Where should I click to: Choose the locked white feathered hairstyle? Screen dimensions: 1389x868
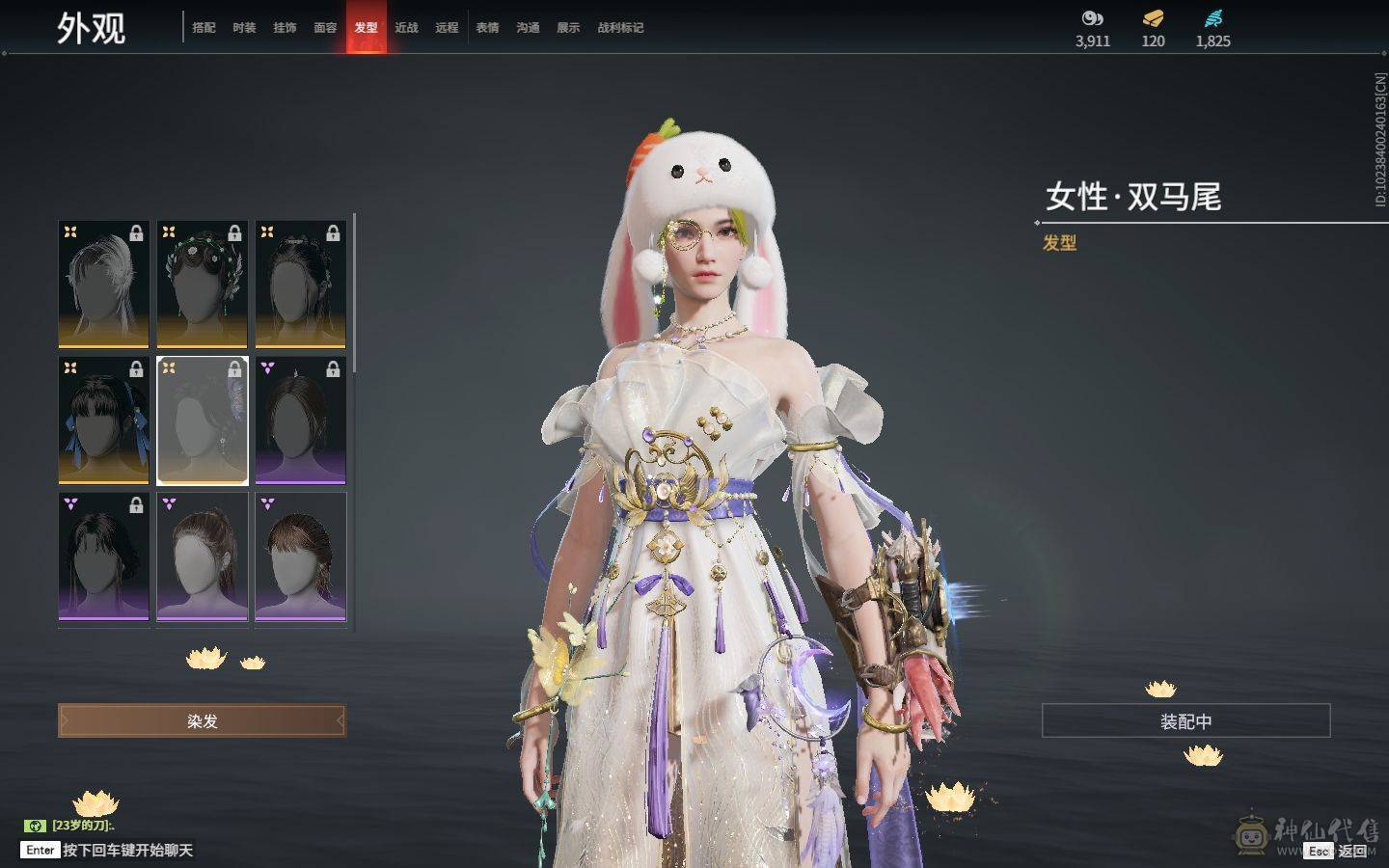104,284
